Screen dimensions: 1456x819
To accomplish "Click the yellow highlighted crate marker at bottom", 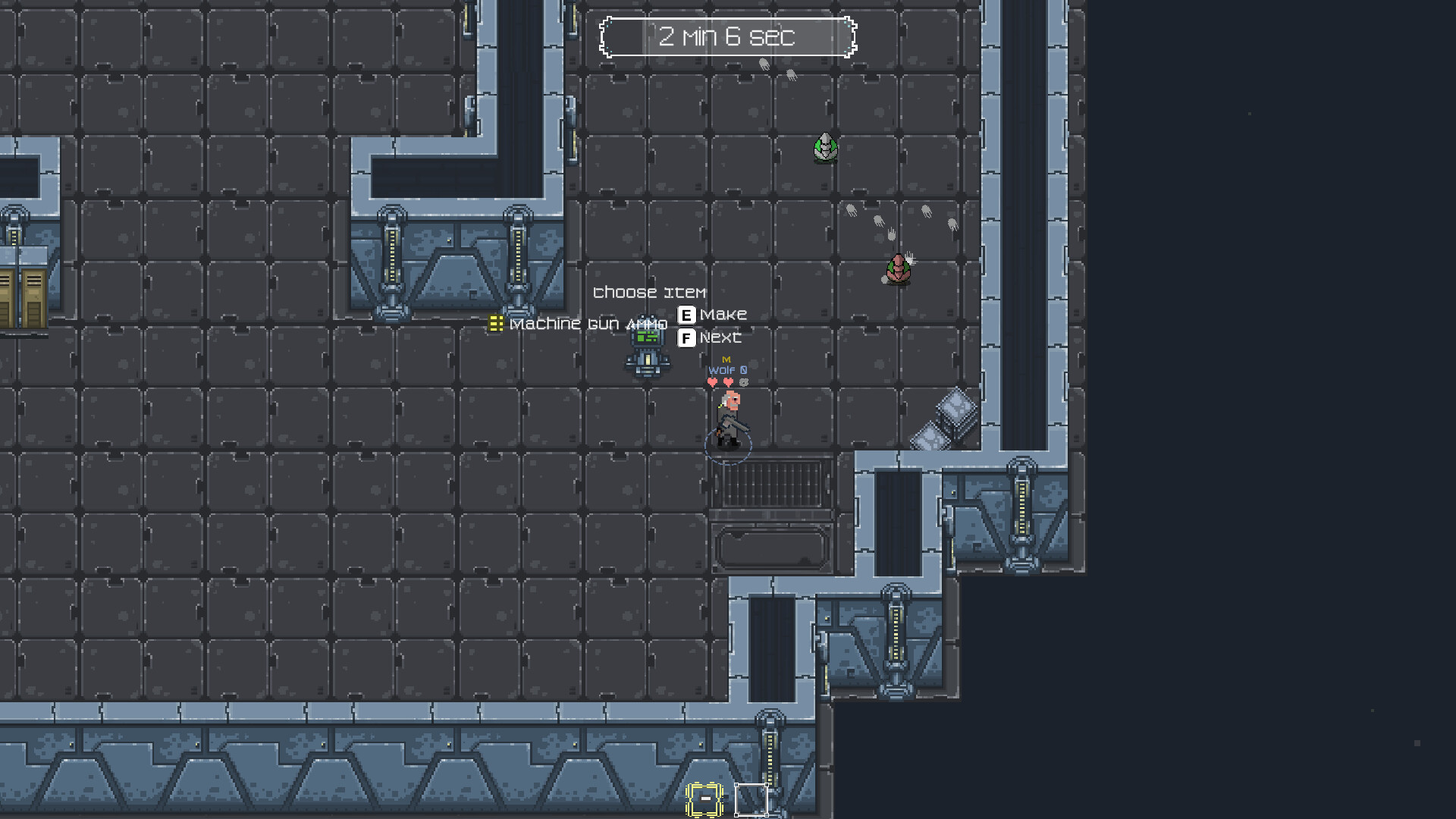I will pyautogui.click(x=704, y=799).
